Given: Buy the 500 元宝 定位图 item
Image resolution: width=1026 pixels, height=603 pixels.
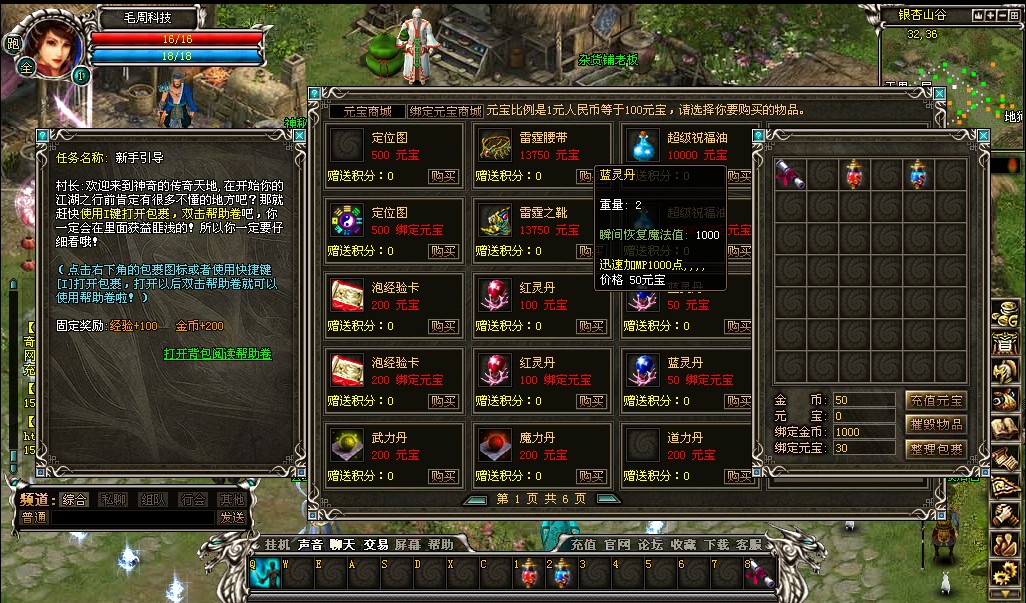Looking at the screenshot, I should click(x=443, y=176).
